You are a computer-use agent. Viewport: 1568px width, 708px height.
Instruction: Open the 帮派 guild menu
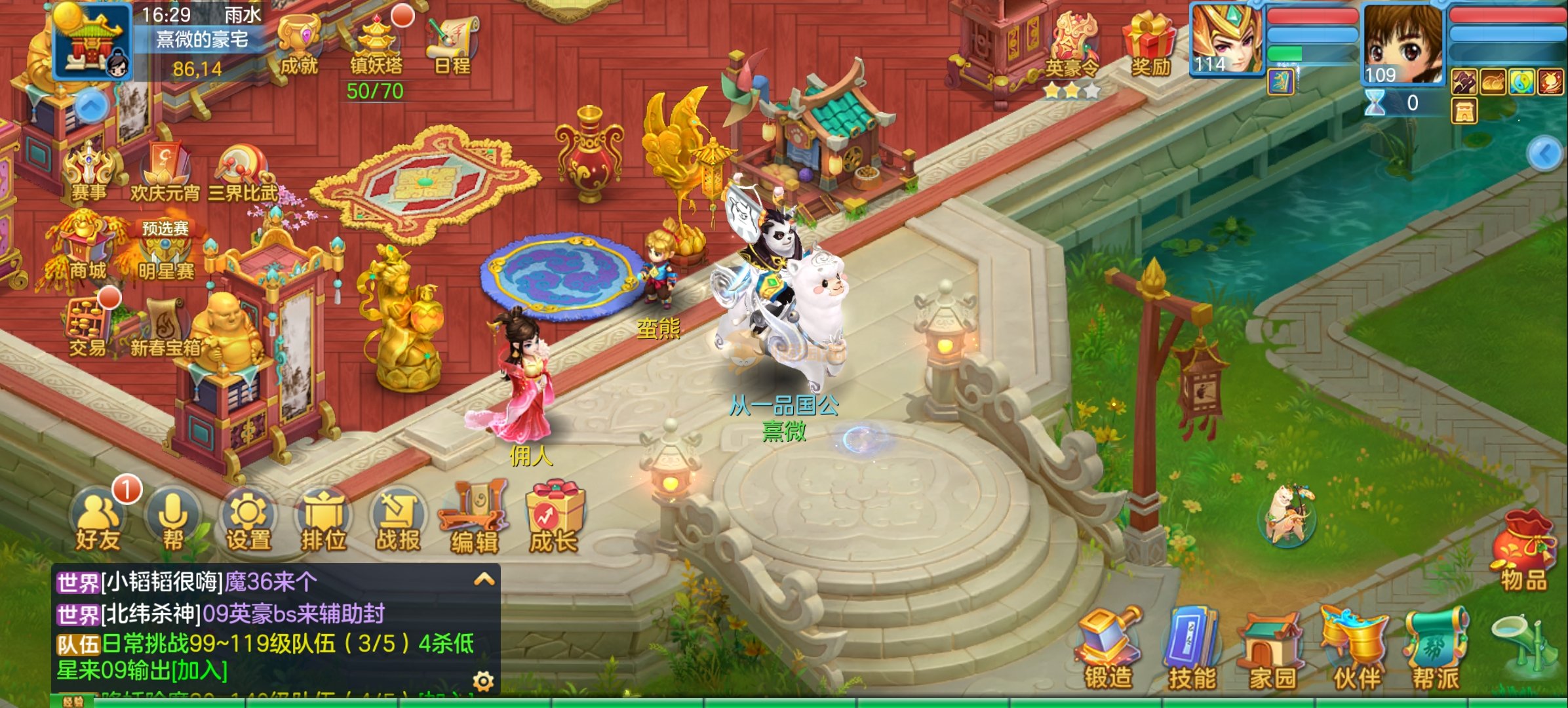tap(1436, 649)
